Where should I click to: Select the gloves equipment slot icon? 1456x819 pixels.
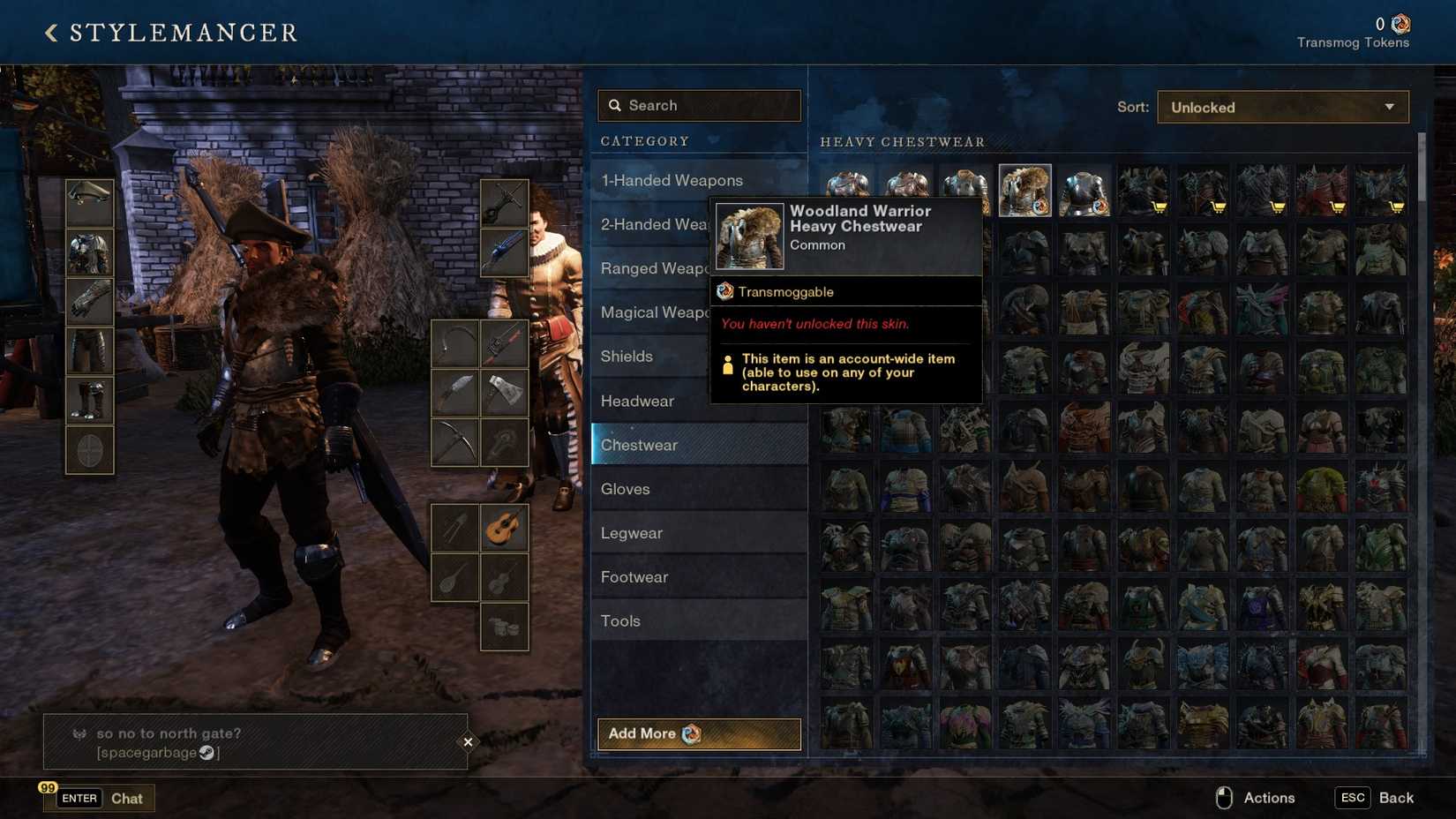88,301
